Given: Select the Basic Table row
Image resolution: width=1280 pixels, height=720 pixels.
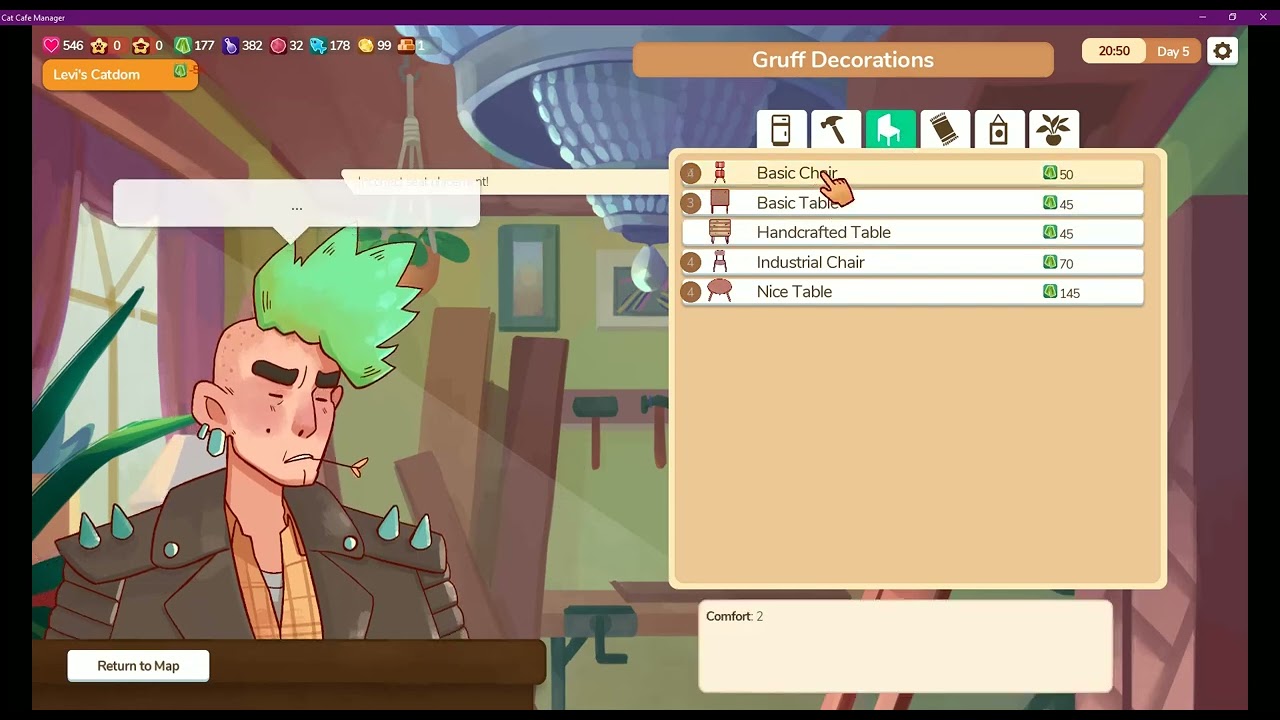Looking at the screenshot, I should [911, 203].
